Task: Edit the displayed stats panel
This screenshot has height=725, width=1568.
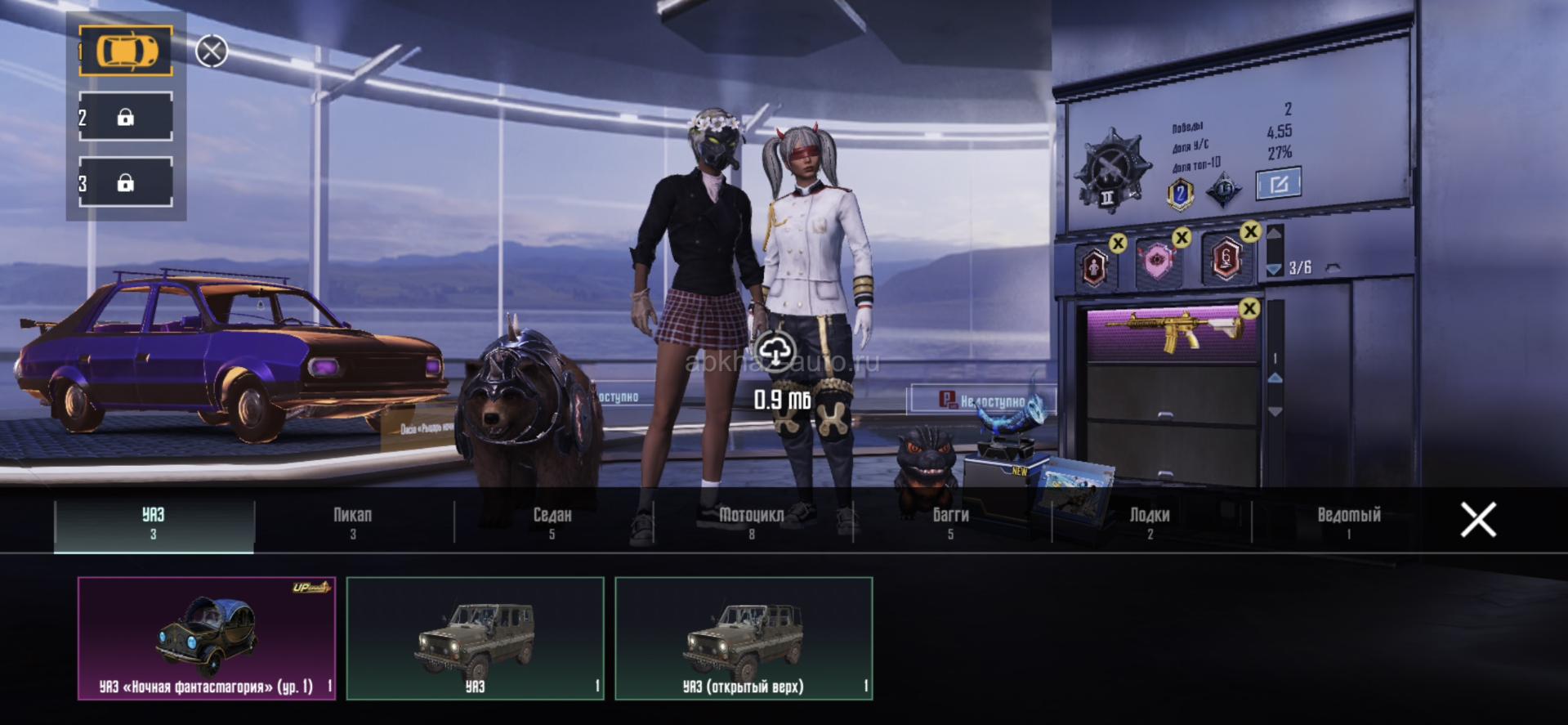Action: tap(1278, 184)
